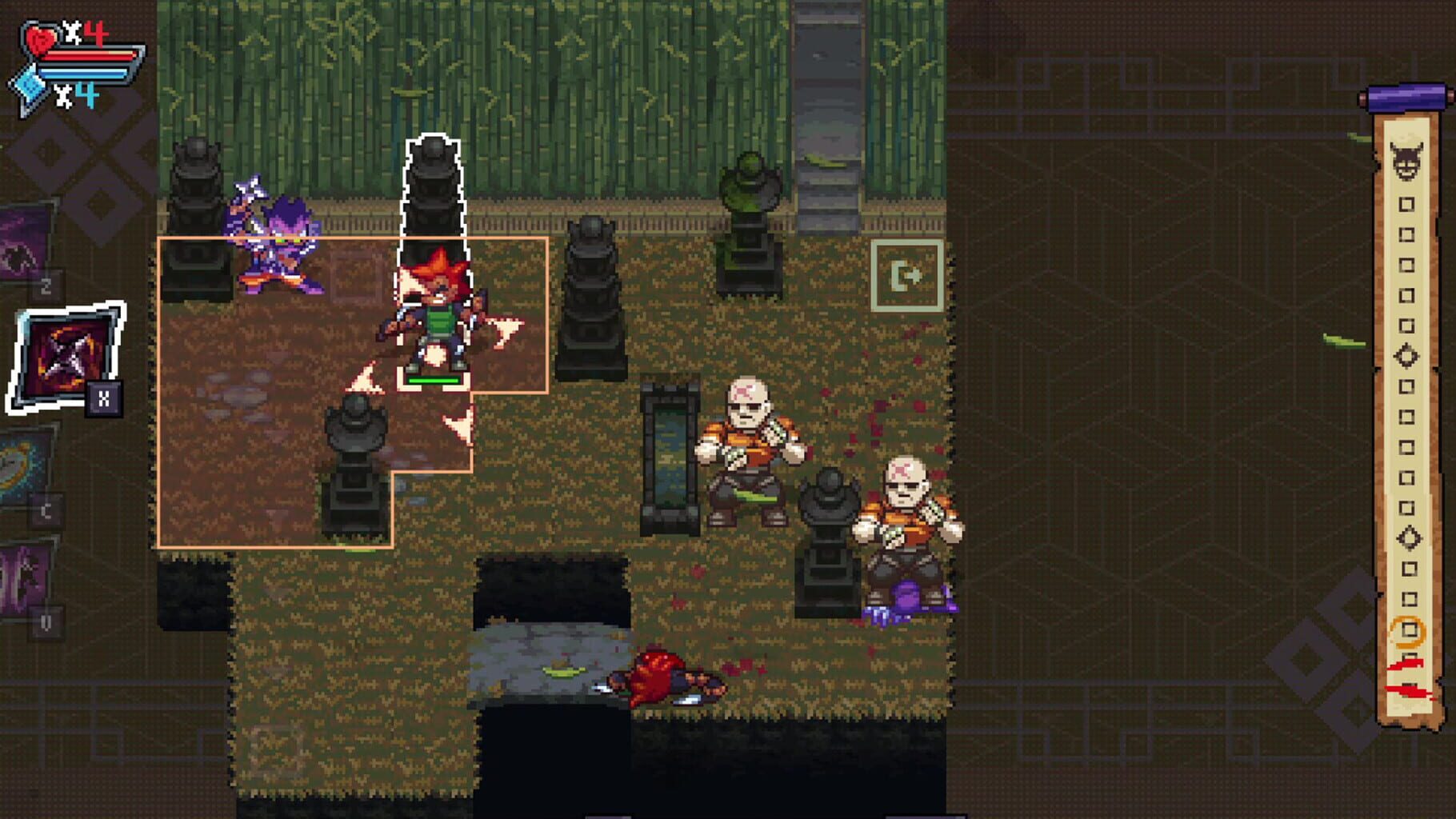
Task: Click the first diamond checkpoint on the scroll
Action: click(1406, 355)
